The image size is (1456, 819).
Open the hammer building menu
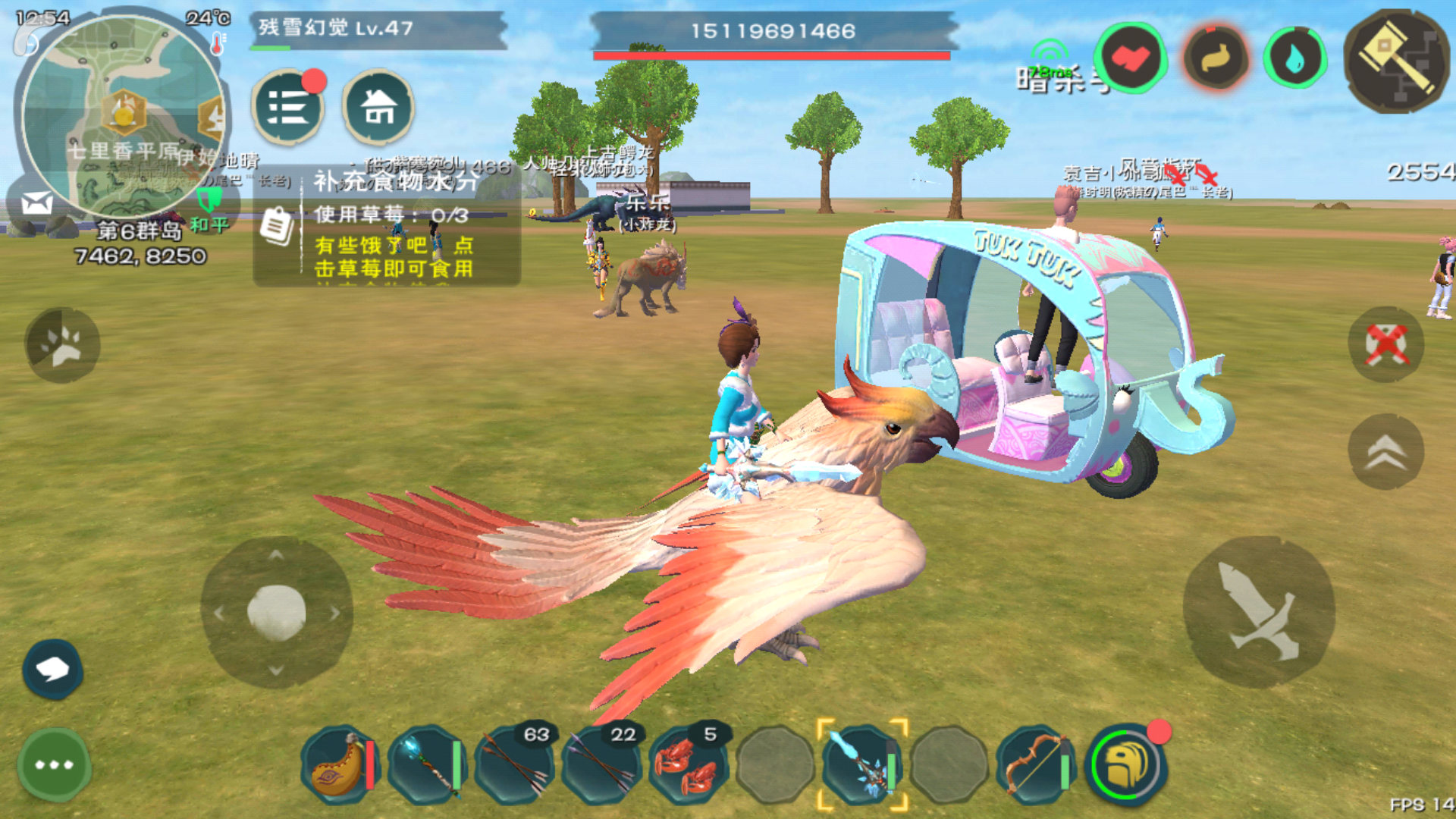click(1396, 62)
